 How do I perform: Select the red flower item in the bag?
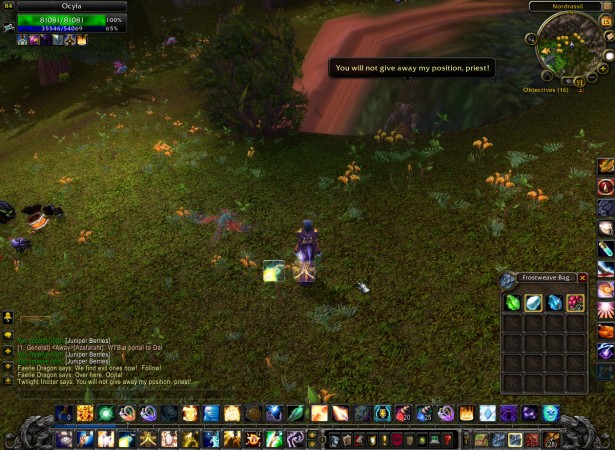pos(575,303)
